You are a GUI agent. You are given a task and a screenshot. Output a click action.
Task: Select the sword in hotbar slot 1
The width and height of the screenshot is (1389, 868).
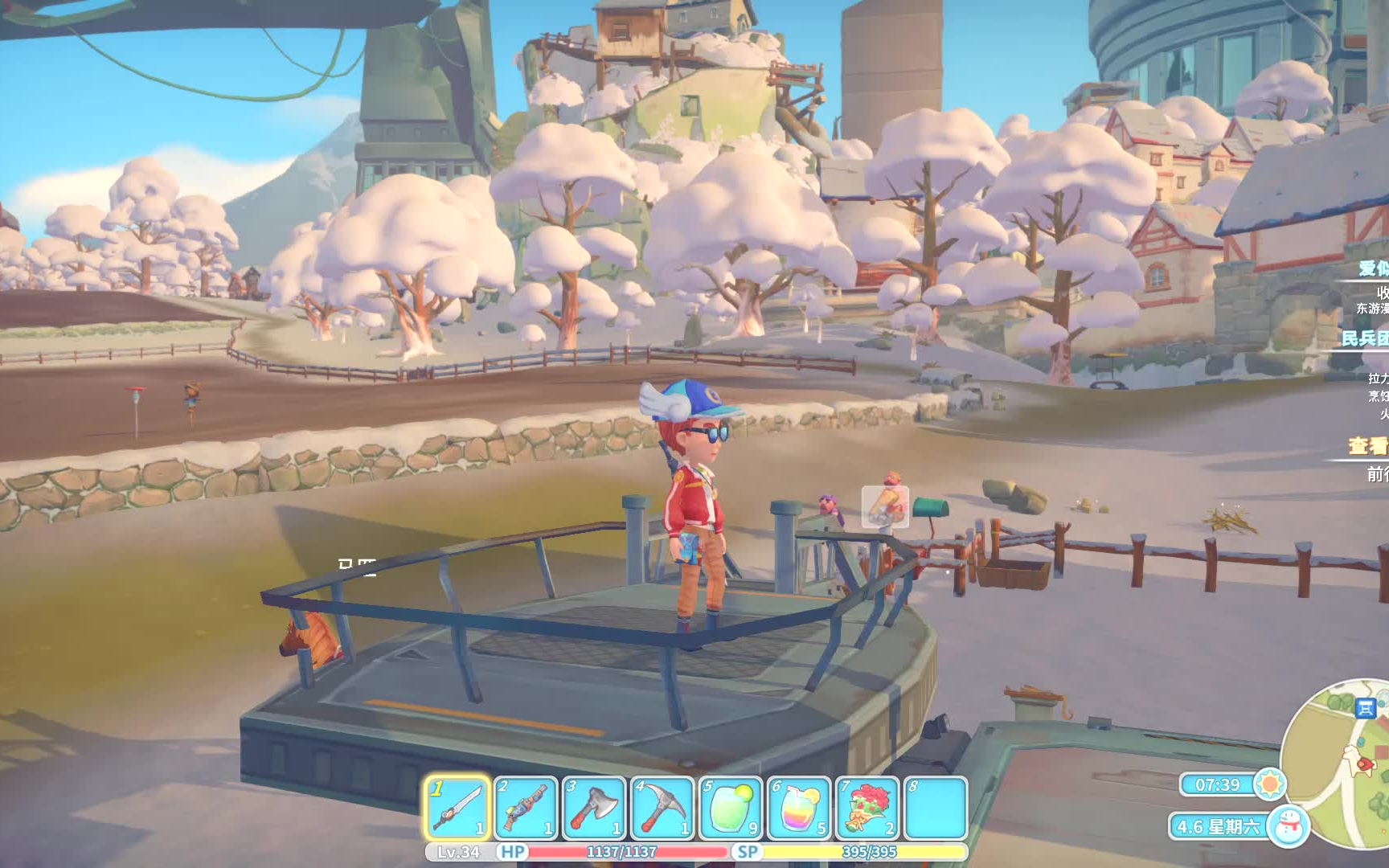tap(457, 809)
